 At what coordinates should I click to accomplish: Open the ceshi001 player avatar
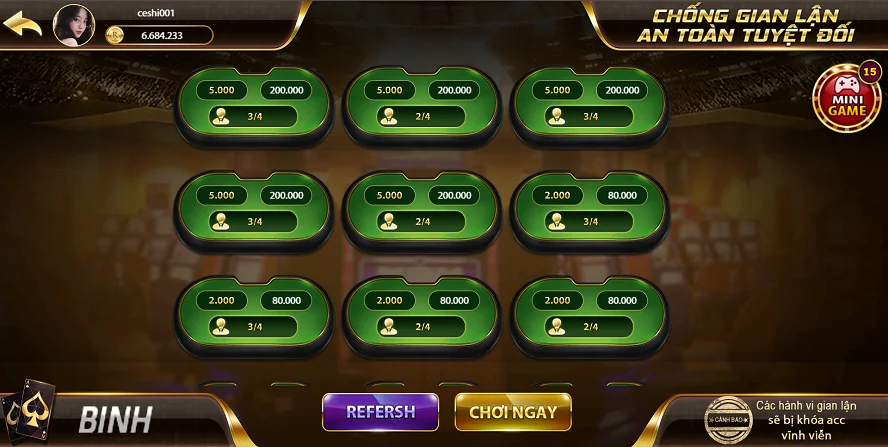[x=73, y=24]
